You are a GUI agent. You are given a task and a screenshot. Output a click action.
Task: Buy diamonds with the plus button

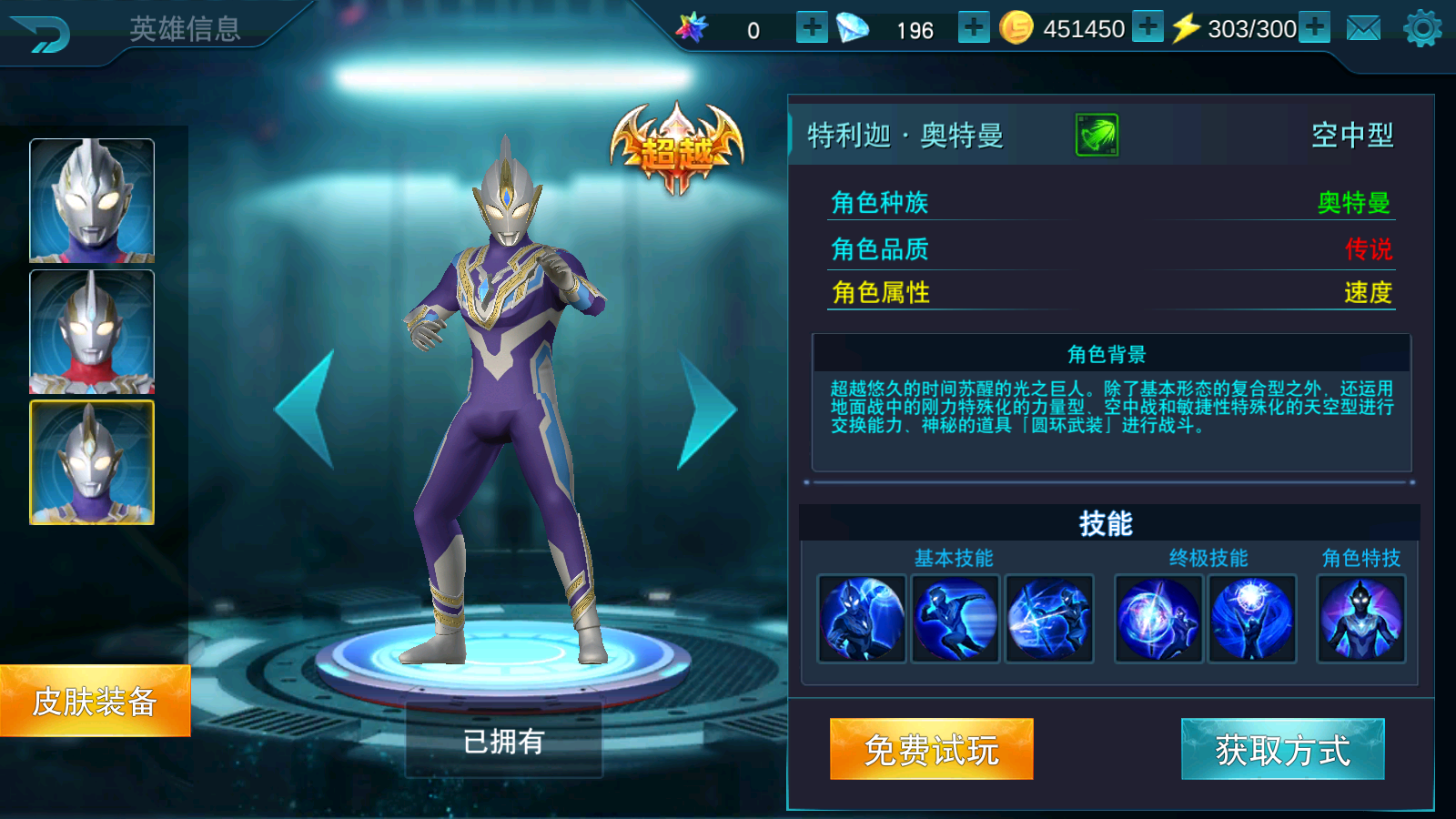[973, 28]
